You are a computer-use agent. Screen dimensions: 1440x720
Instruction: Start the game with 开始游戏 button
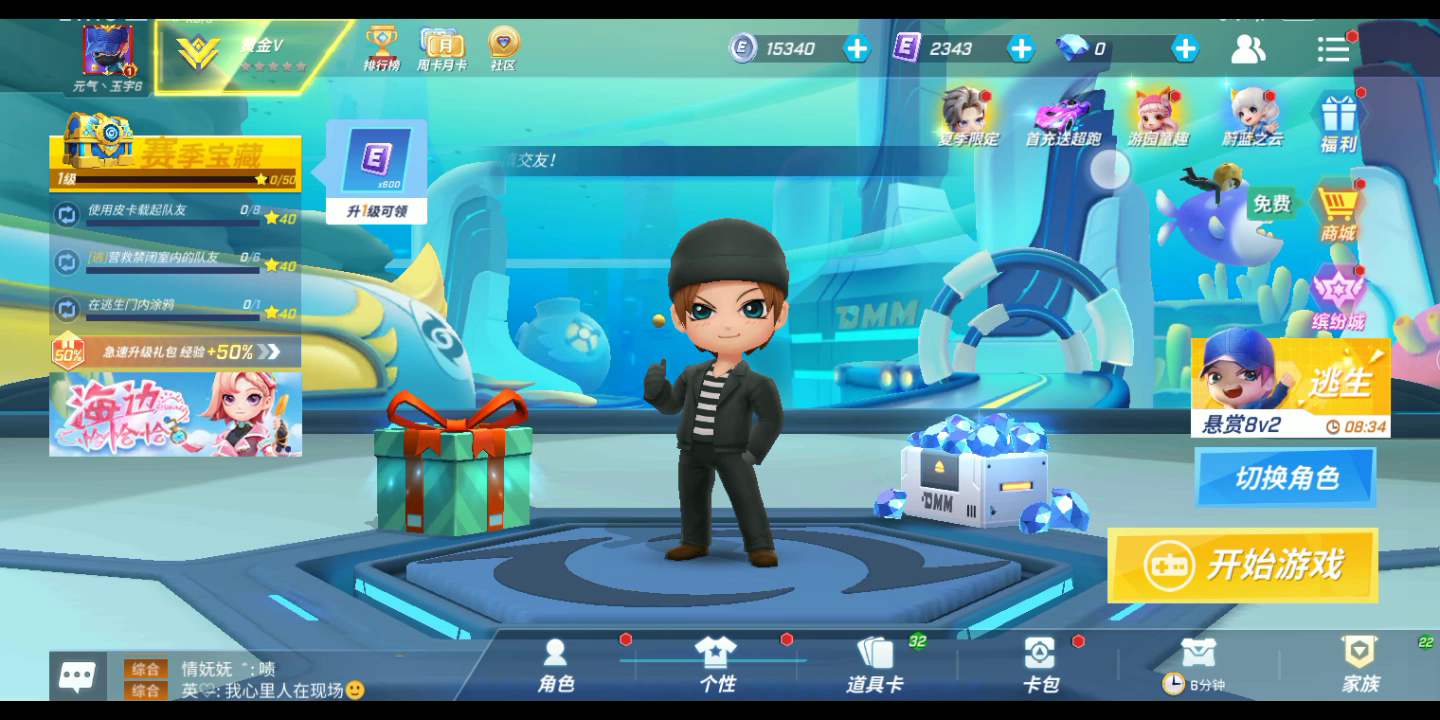pos(1242,566)
